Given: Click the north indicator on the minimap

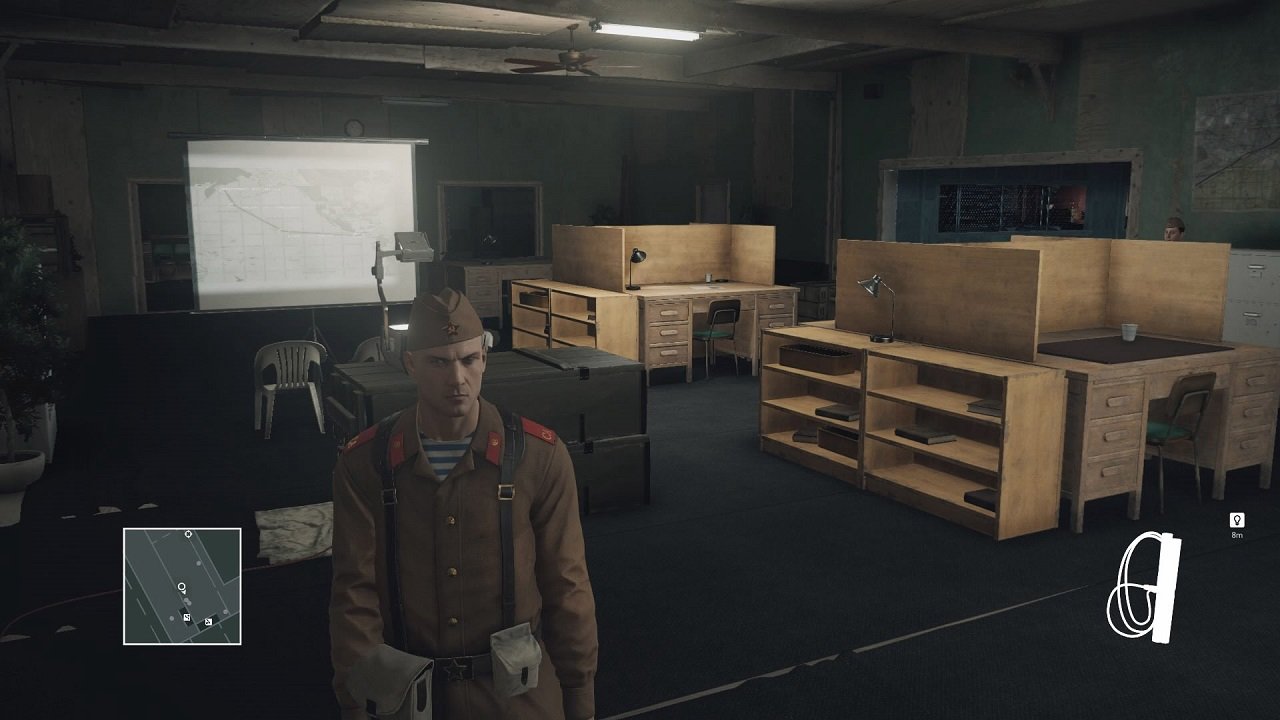Looking at the screenshot, I should [x=188, y=534].
